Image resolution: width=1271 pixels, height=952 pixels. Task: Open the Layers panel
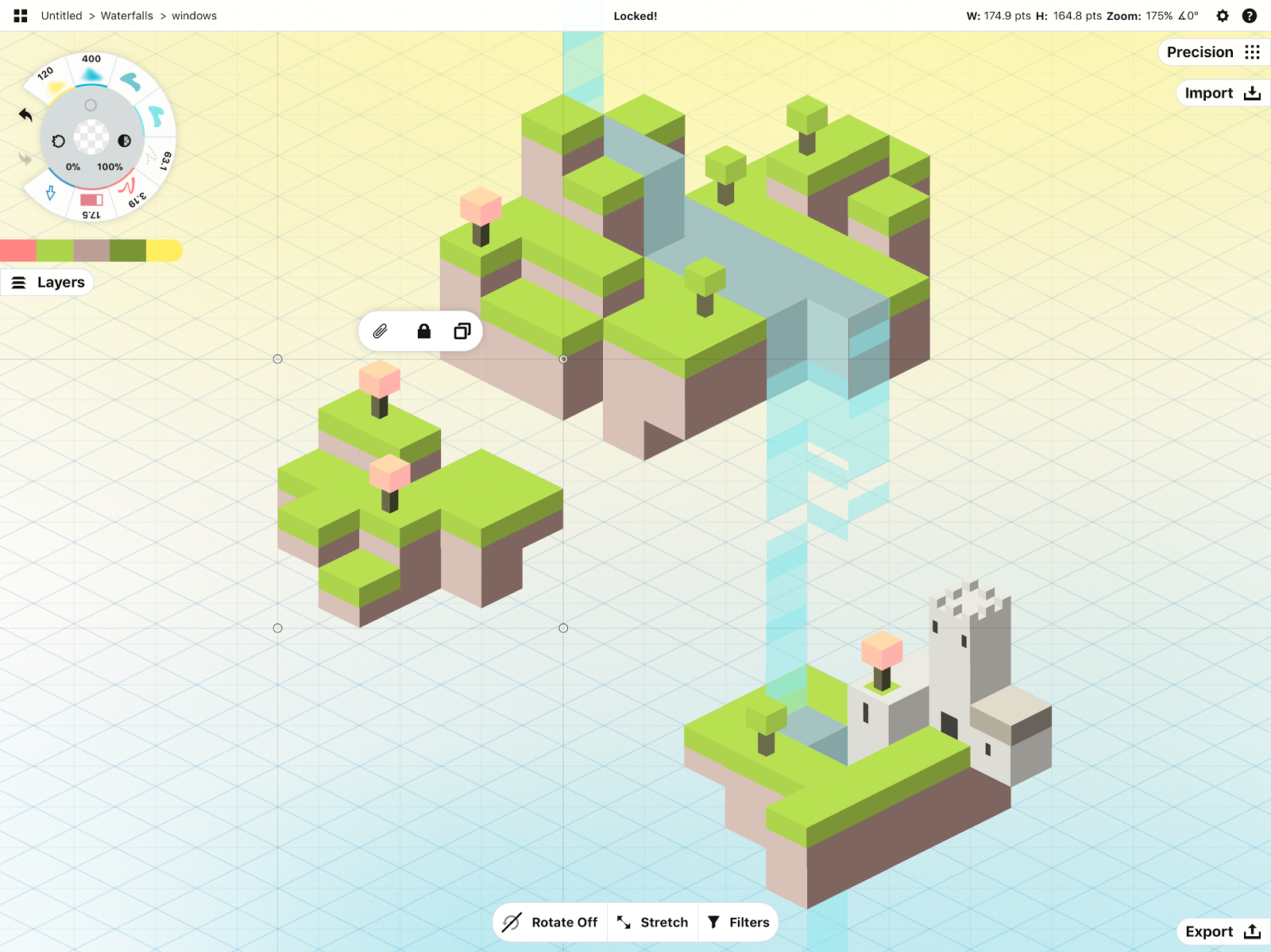pyautogui.click(x=48, y=283)
